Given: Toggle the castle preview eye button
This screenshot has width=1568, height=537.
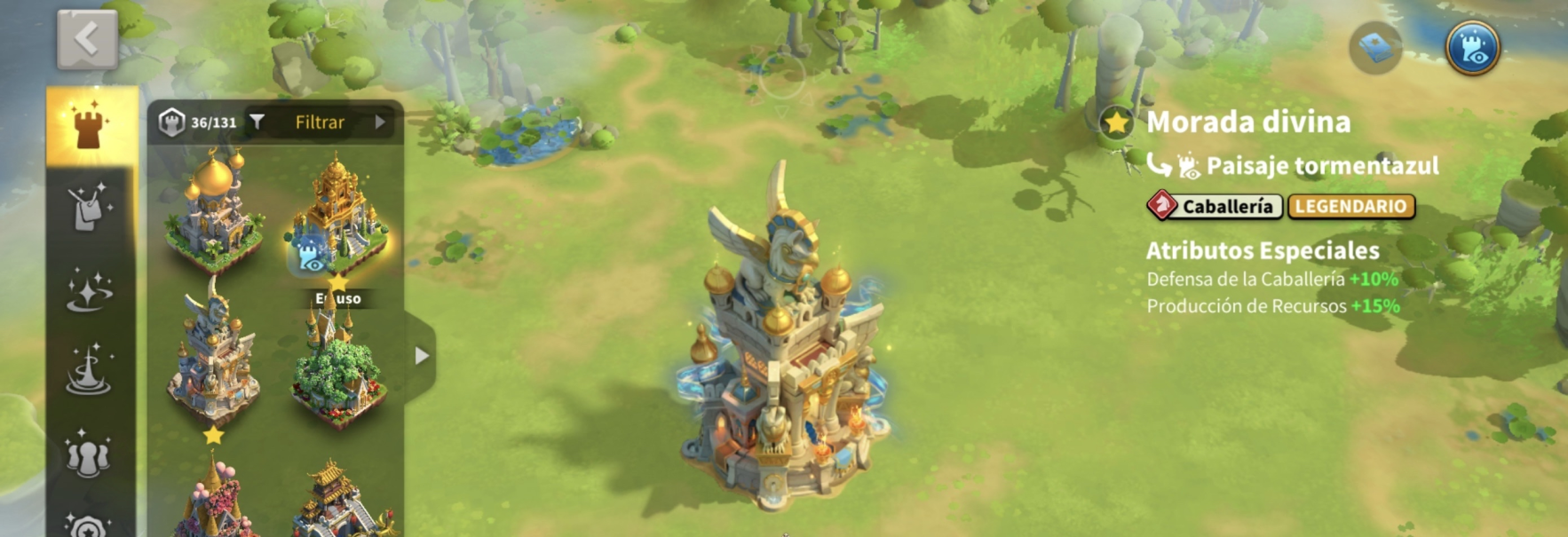Looking at the screenshot, I should pos(1472,48).
